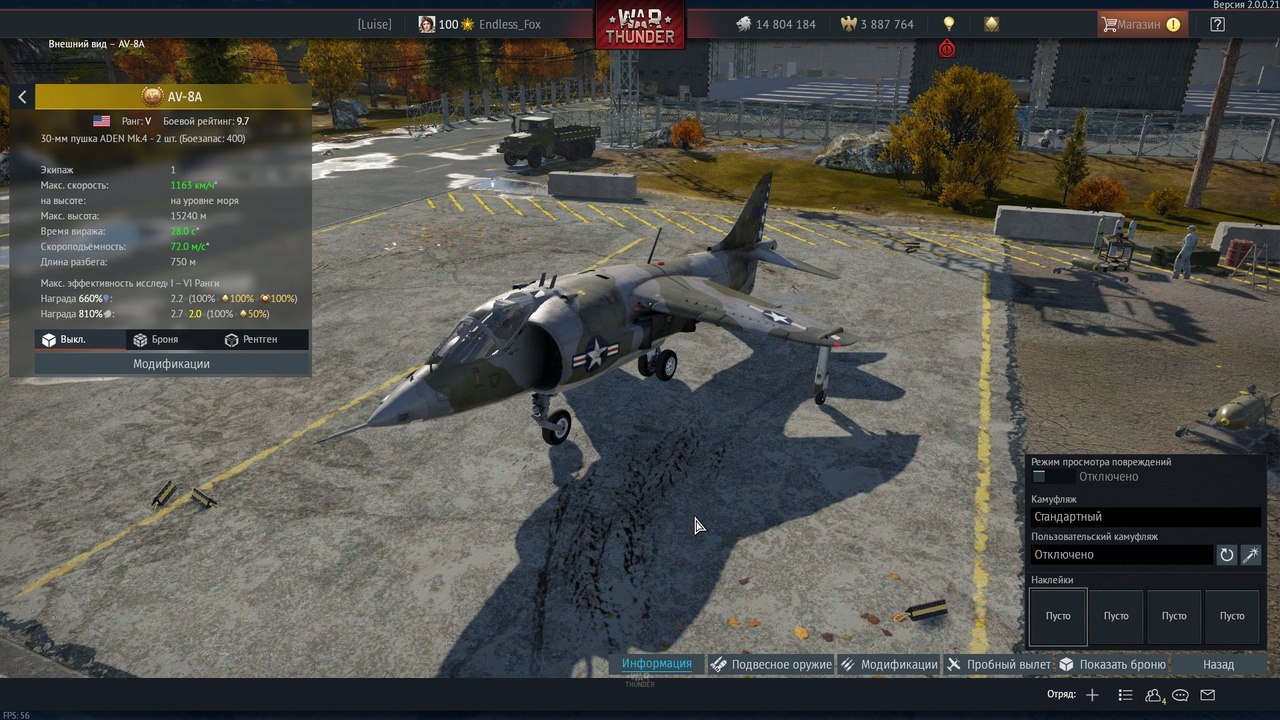Viewport: 1280px width, 720px height.
Task: Open the Камуфляж dropdown showing Стандартный
Action: [x=1145, y=517]
